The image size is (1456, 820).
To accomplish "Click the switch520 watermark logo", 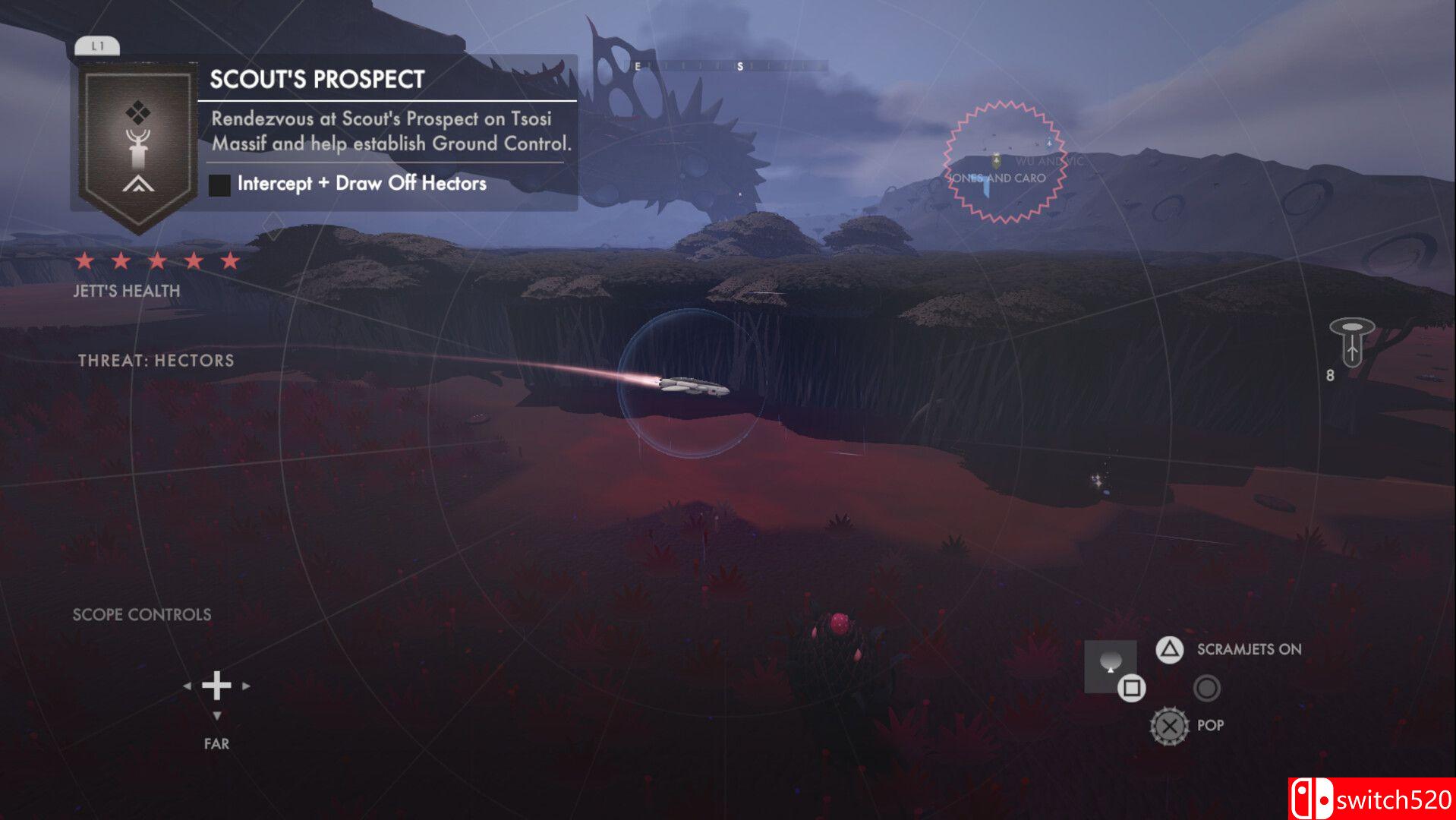I will [1372, 799].
